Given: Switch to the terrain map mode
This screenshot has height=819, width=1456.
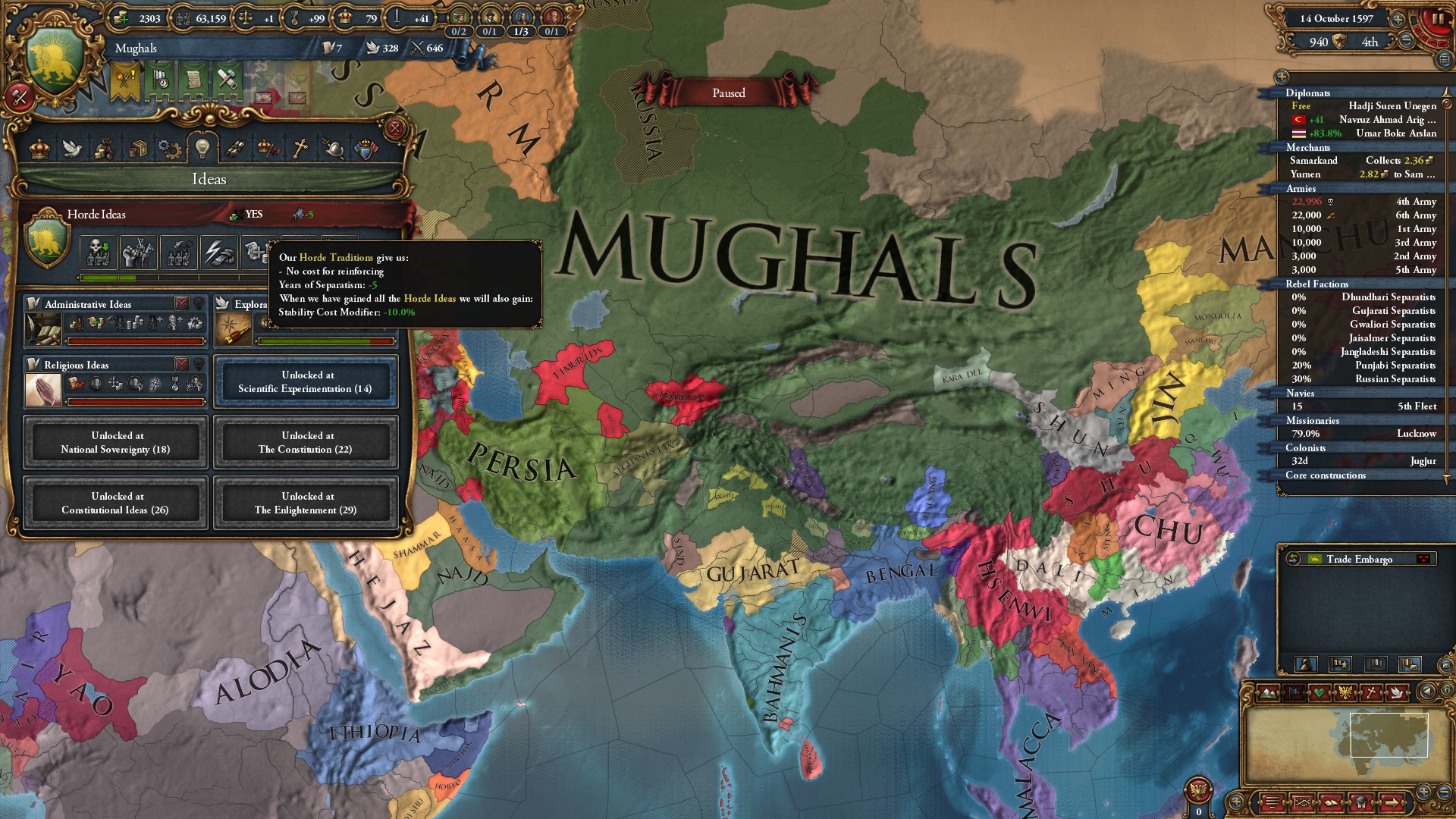Looking at the screenshot, I should click(1268, 692).
